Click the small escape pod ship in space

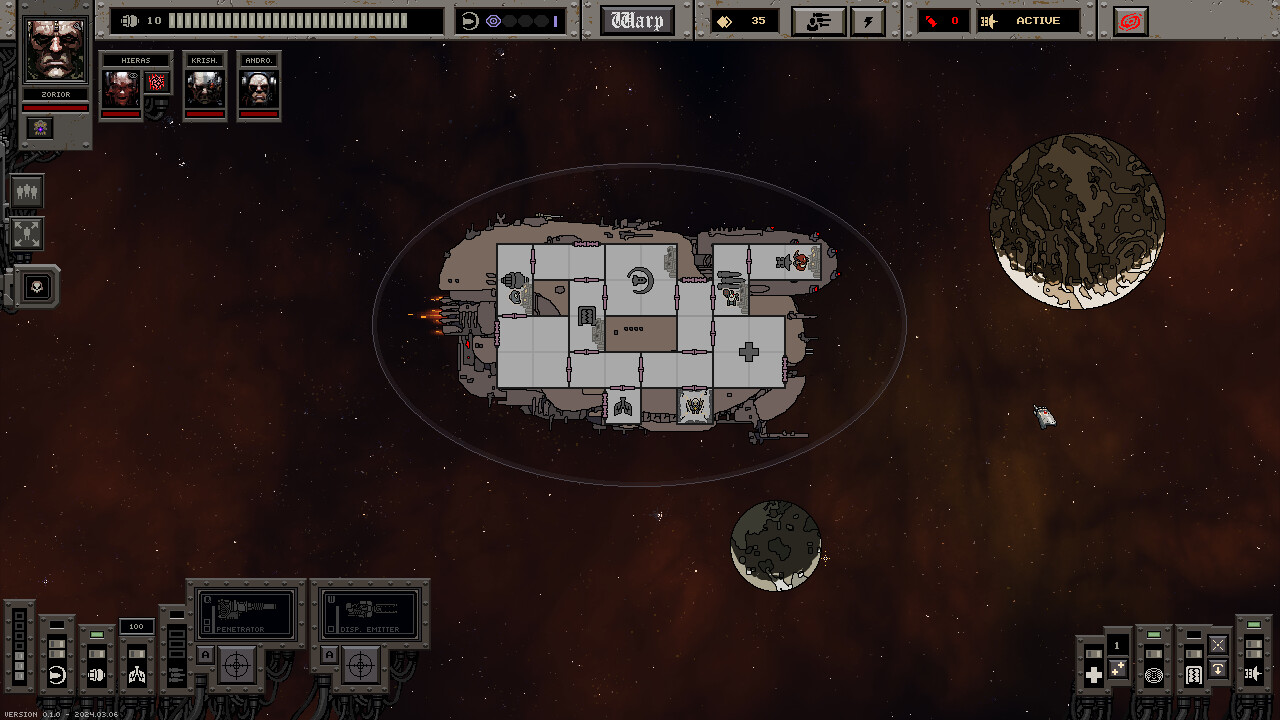click(1044, 414)
